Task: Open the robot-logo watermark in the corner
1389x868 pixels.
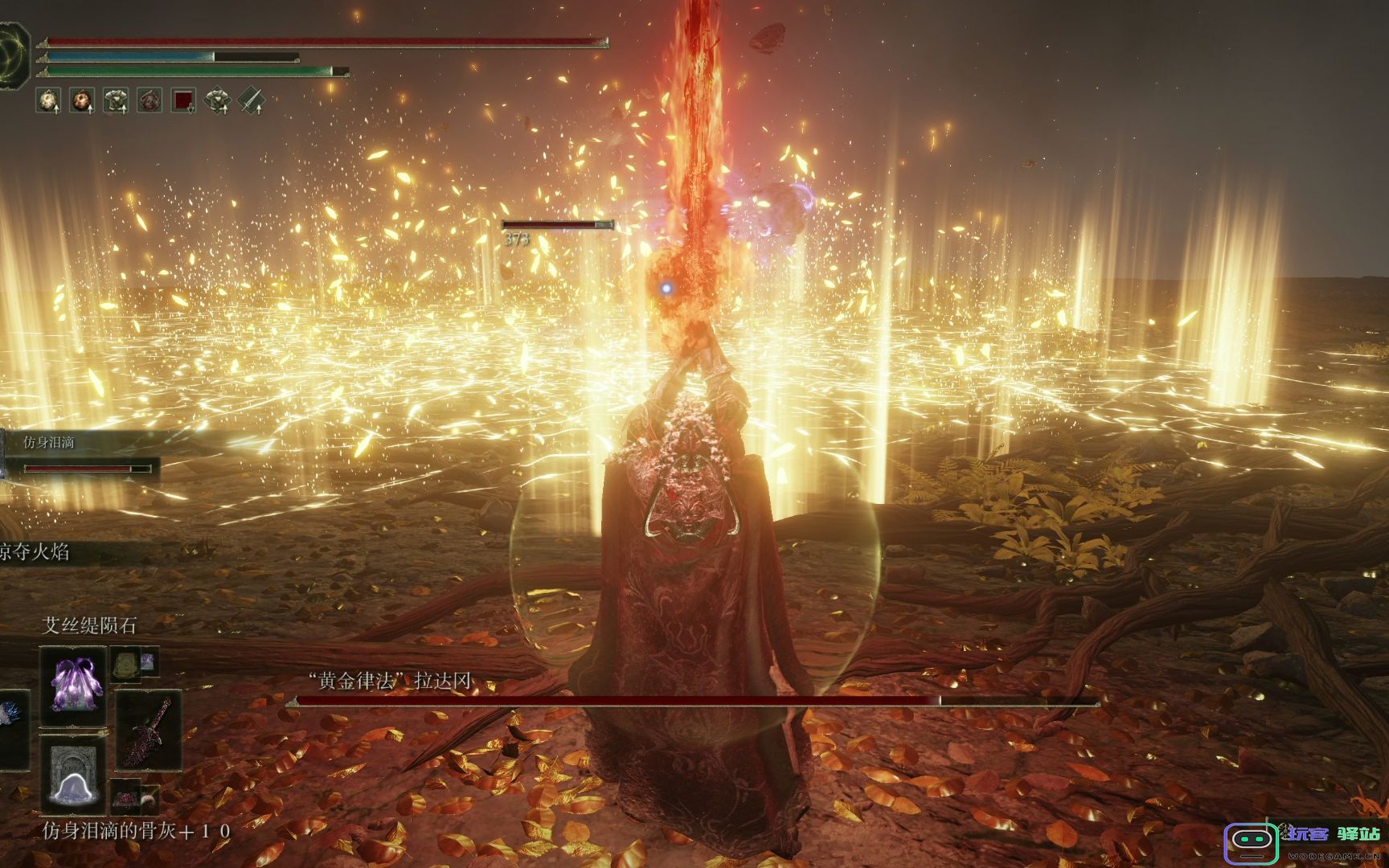Action: coord(1251,841)
